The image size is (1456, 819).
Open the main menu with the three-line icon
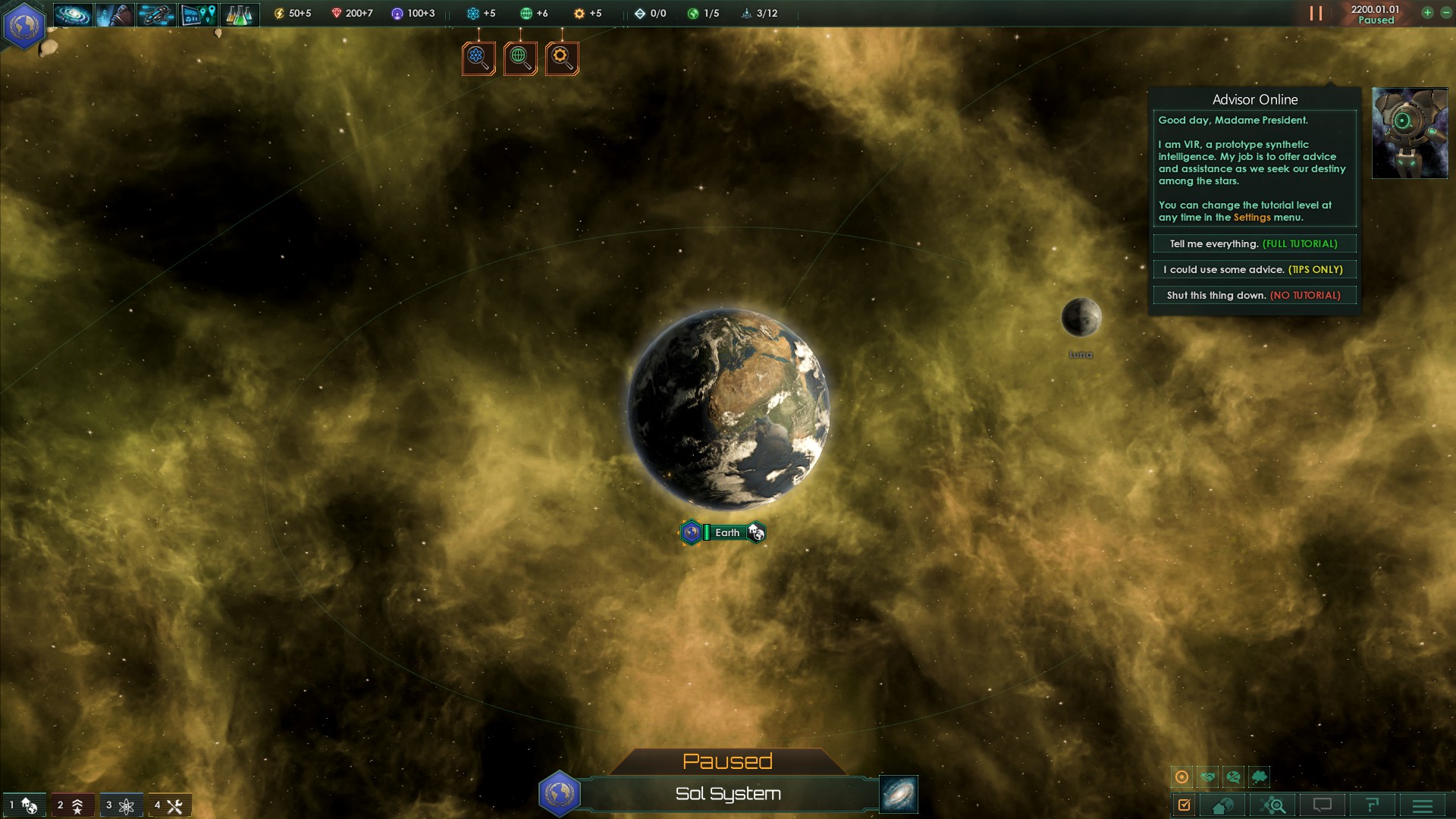point(1423,805)
